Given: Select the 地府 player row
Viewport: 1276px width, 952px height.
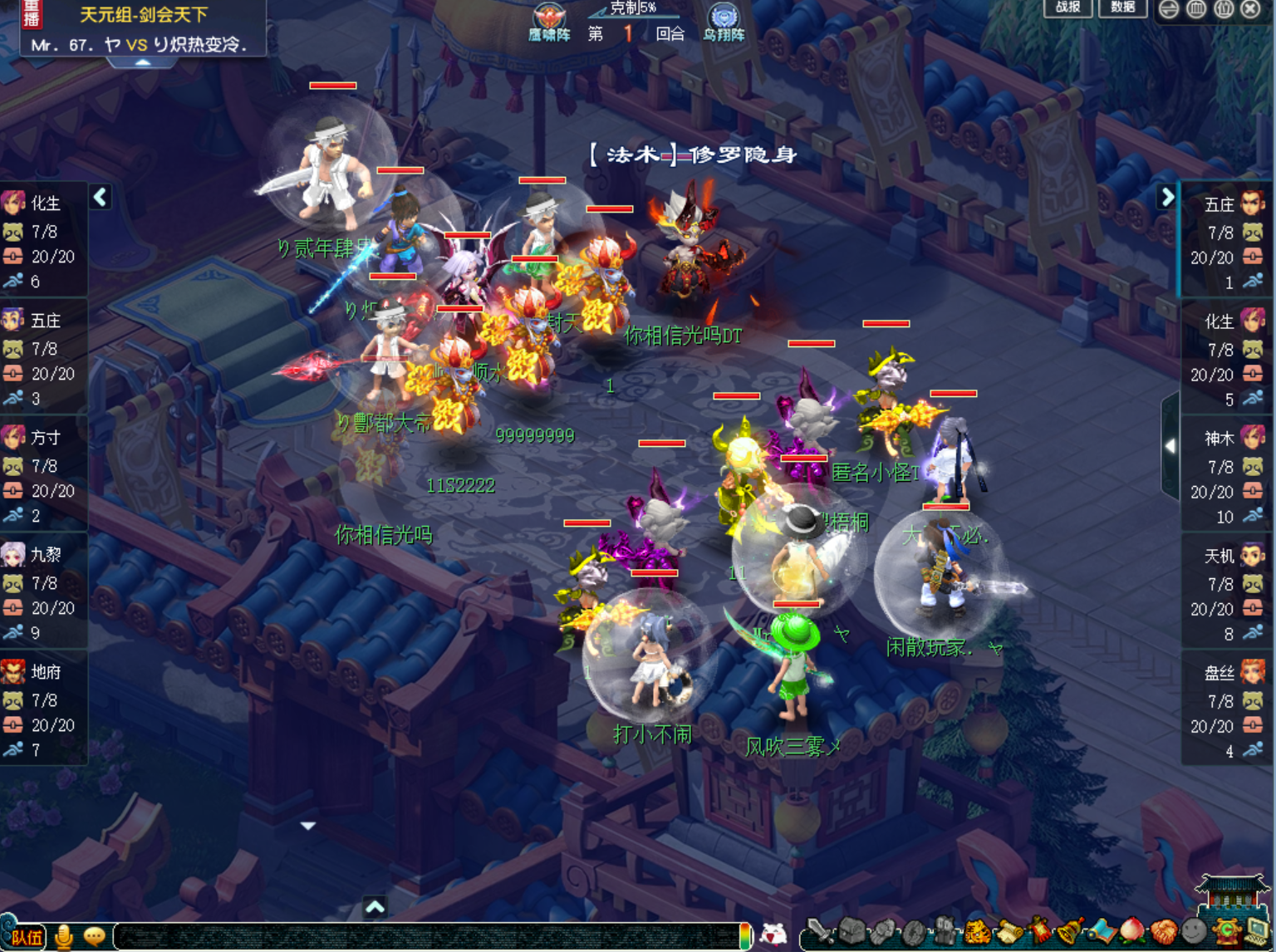Looking at the screenshot, I should coord(43,709).
